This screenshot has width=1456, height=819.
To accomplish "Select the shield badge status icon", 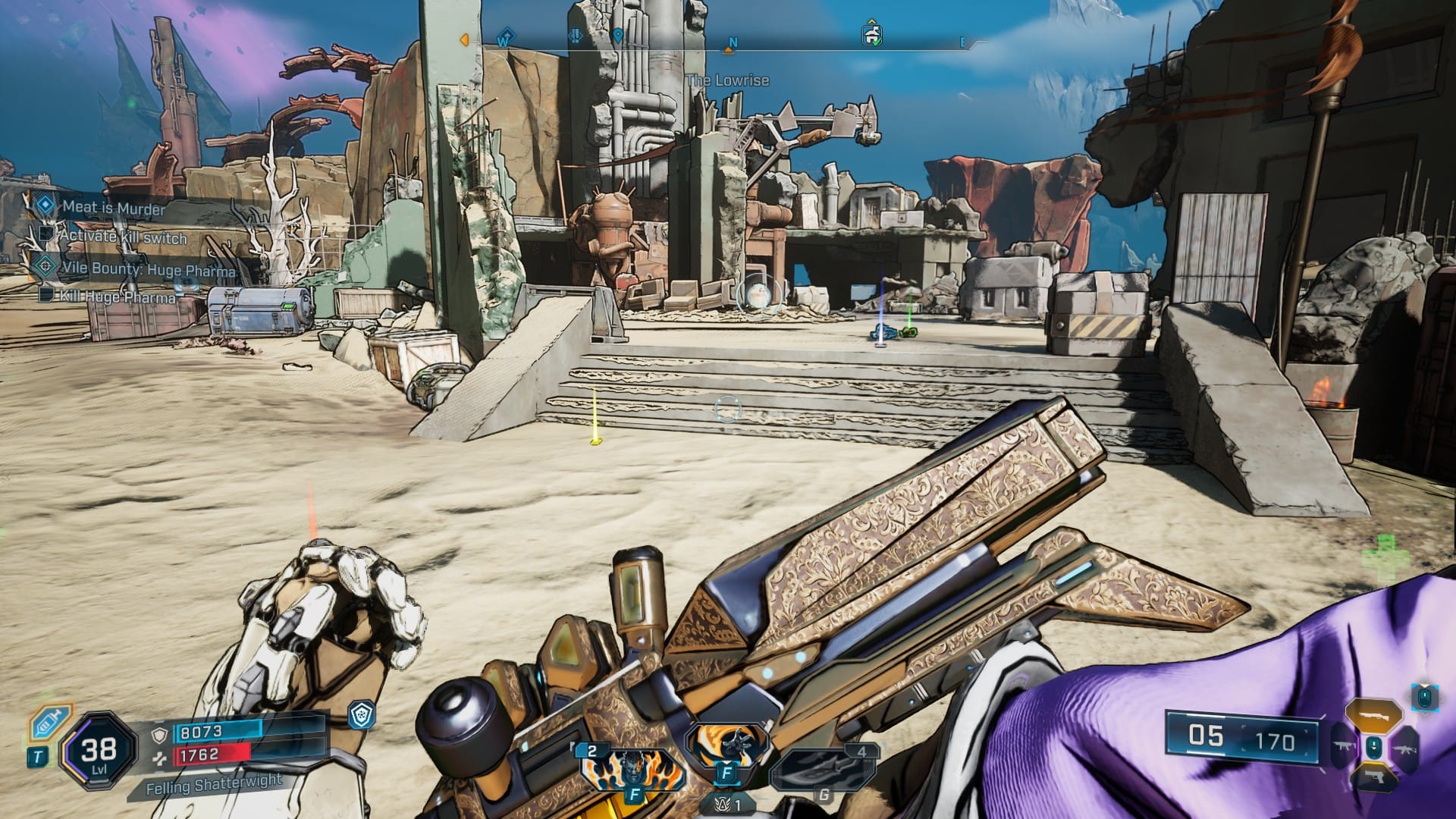I will [361, 714].
